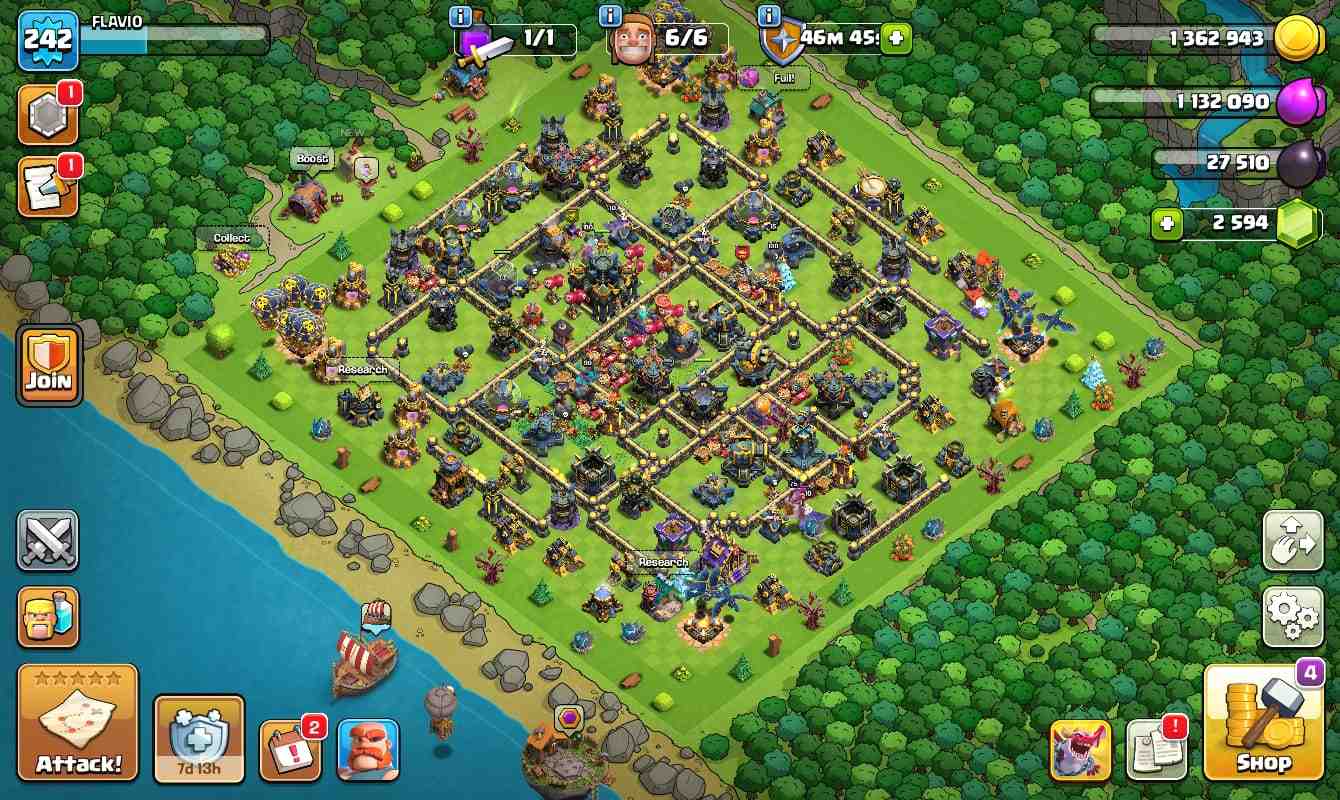The width and height of the screenshot is (1340, 800).
Task: Tap the Collect label near the mine
Action: pyautogui.click(x=231, y=238)
